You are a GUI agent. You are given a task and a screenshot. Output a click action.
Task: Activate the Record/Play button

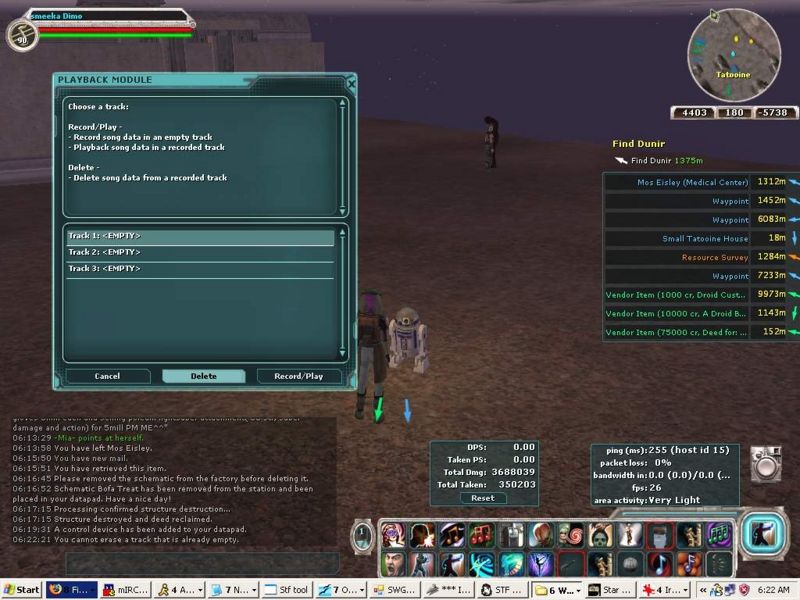298,377
